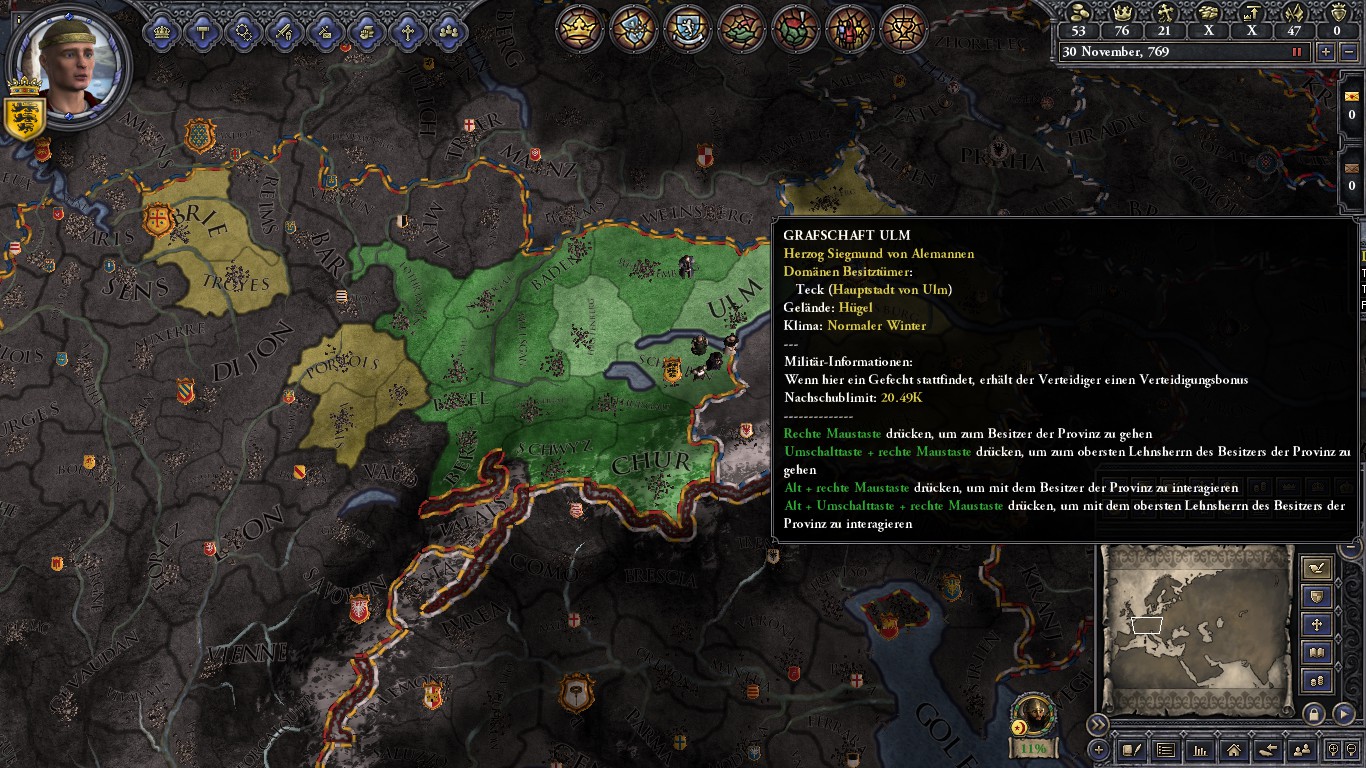The width and height of the screenshot is (1366, 768).
Task: Decrease game speed with minus button
Action: click(x=1348, y=52)
